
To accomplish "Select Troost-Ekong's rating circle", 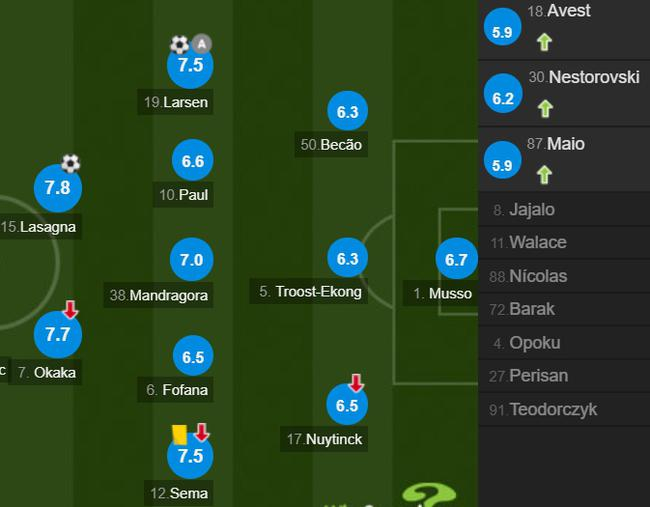I will pyautogui.click(x=347, y=259).
